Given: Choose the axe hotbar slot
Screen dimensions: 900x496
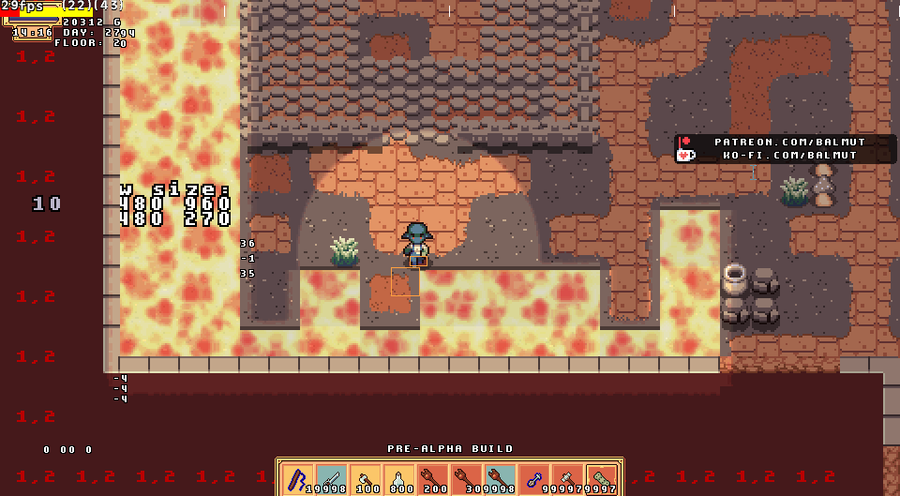Looking at the screenshot, I should [x=366, y=480].
